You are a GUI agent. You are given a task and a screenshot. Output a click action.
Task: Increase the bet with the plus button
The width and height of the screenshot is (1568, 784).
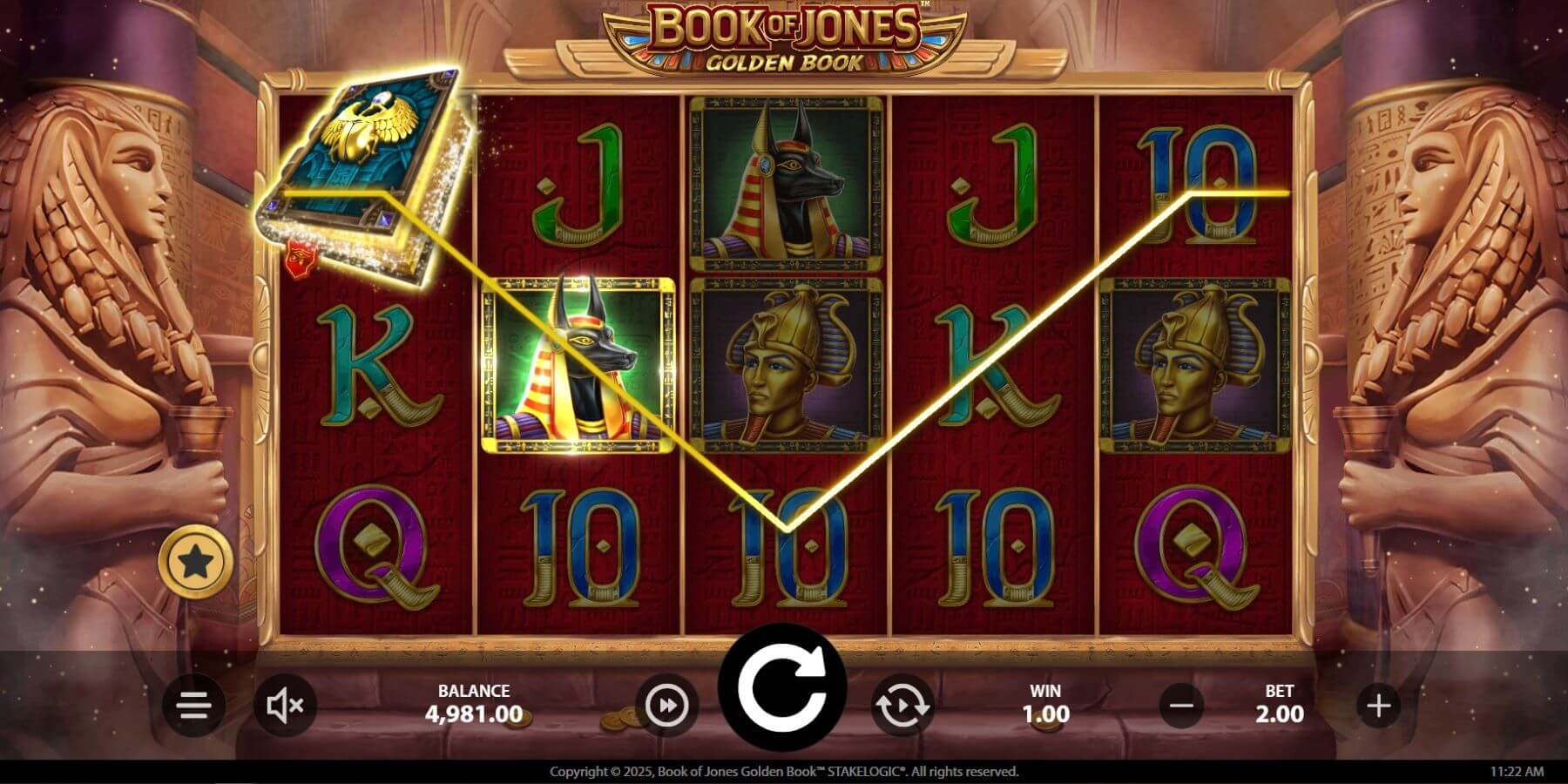point(1378,705)
